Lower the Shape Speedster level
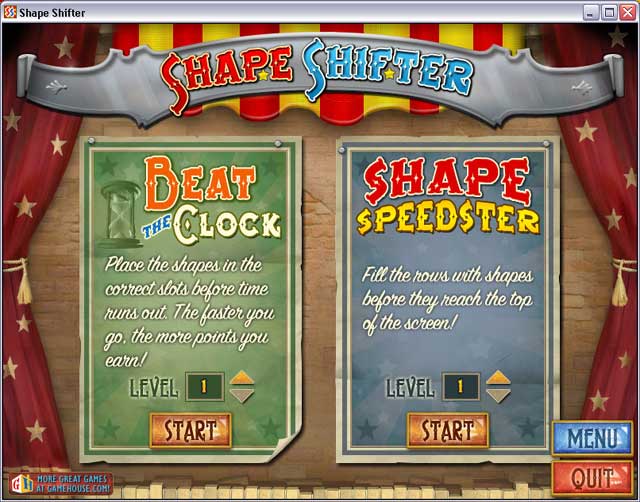Image resolution: width=640 pixels, height=502 pixels. [499, 395]
